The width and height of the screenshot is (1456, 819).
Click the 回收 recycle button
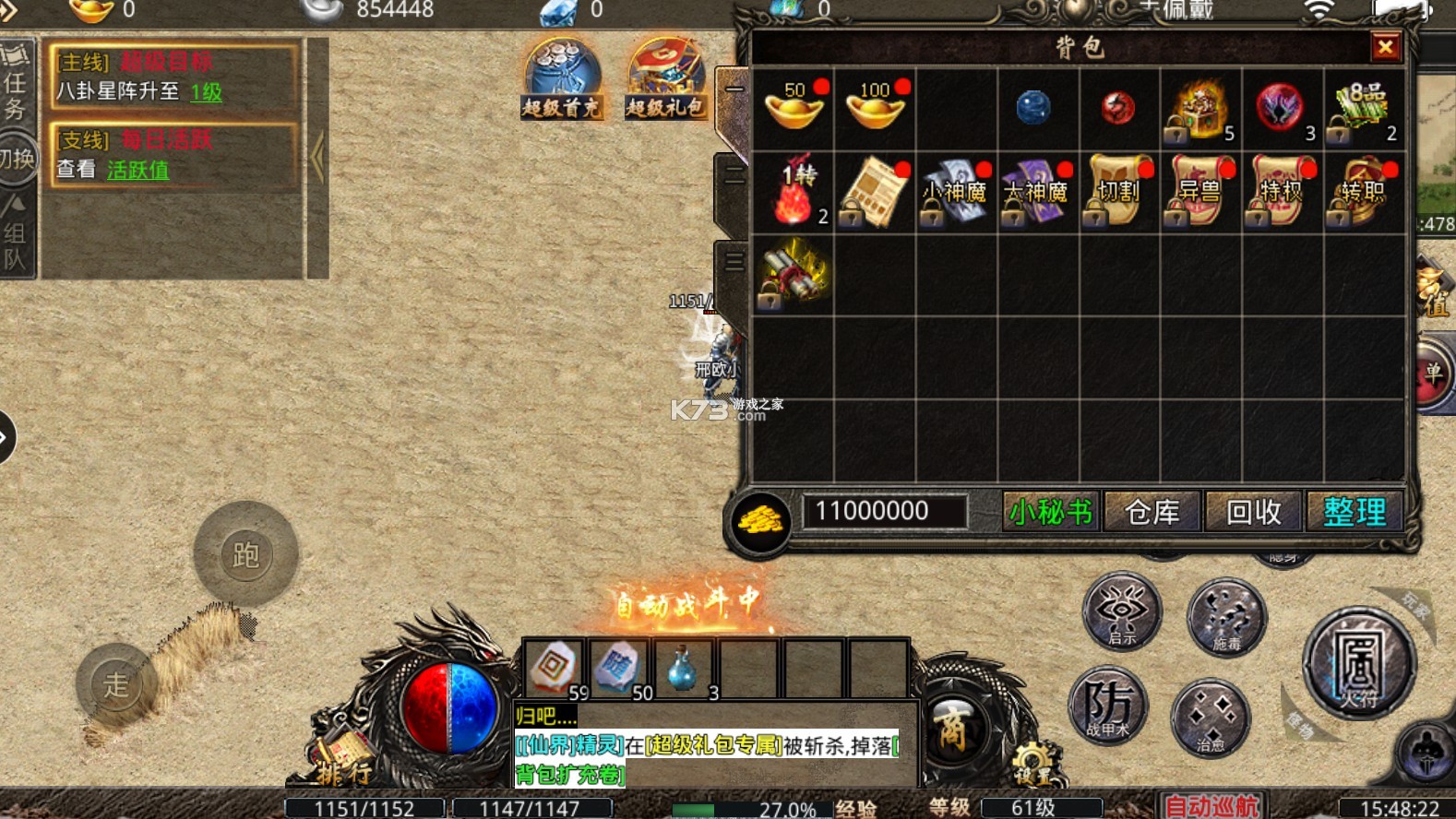[x=1253, y=512]
